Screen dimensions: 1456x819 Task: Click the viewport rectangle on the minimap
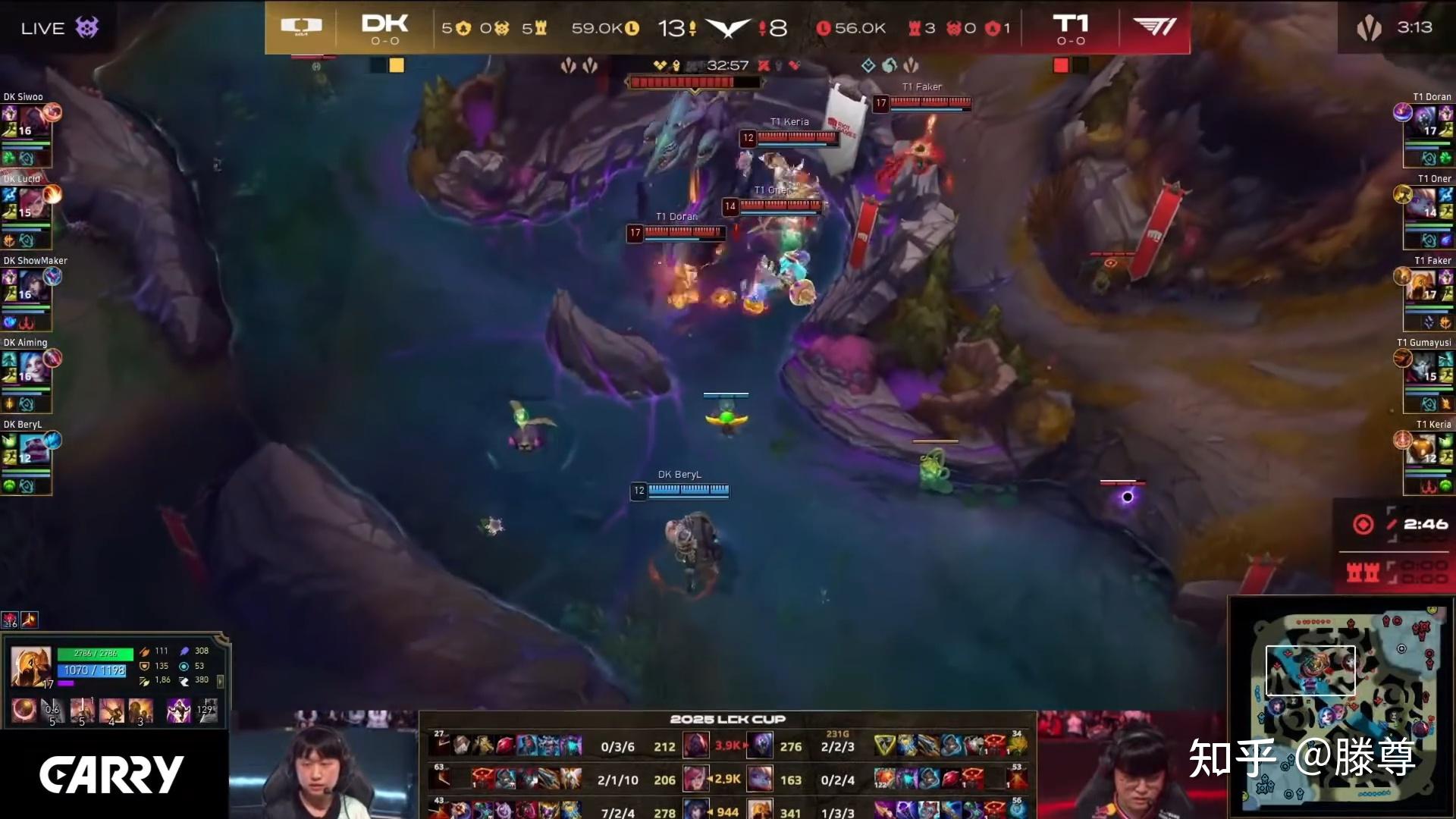(1311, 670)
